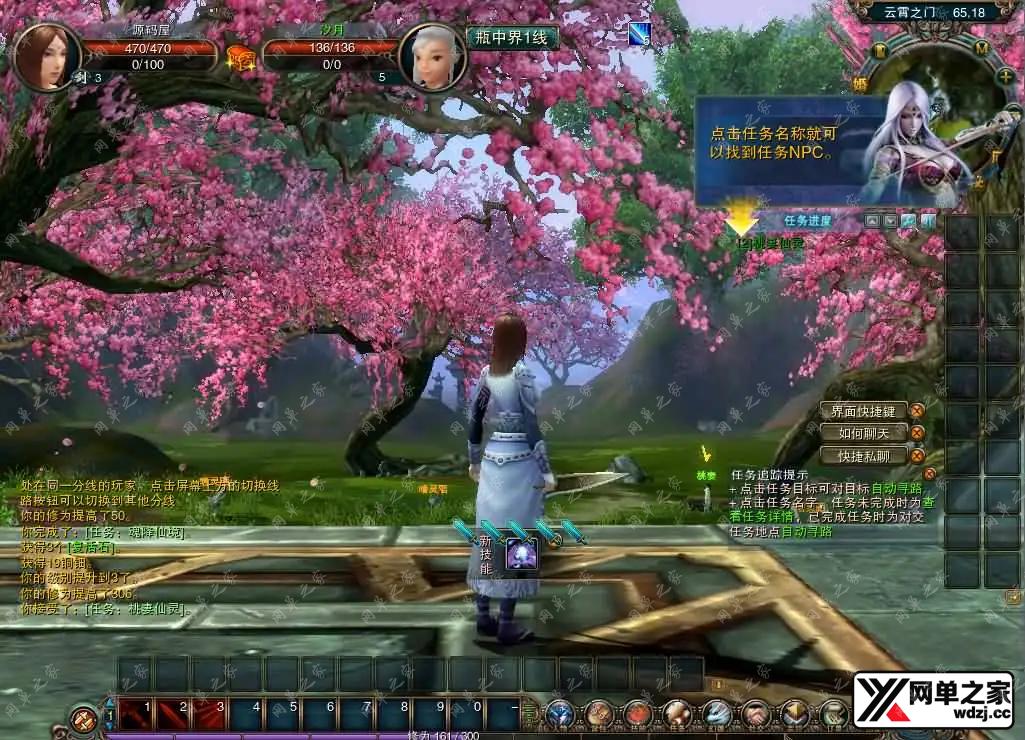Use the skill in hotbar slot 1
The image size is (1025, 740).
137,714
